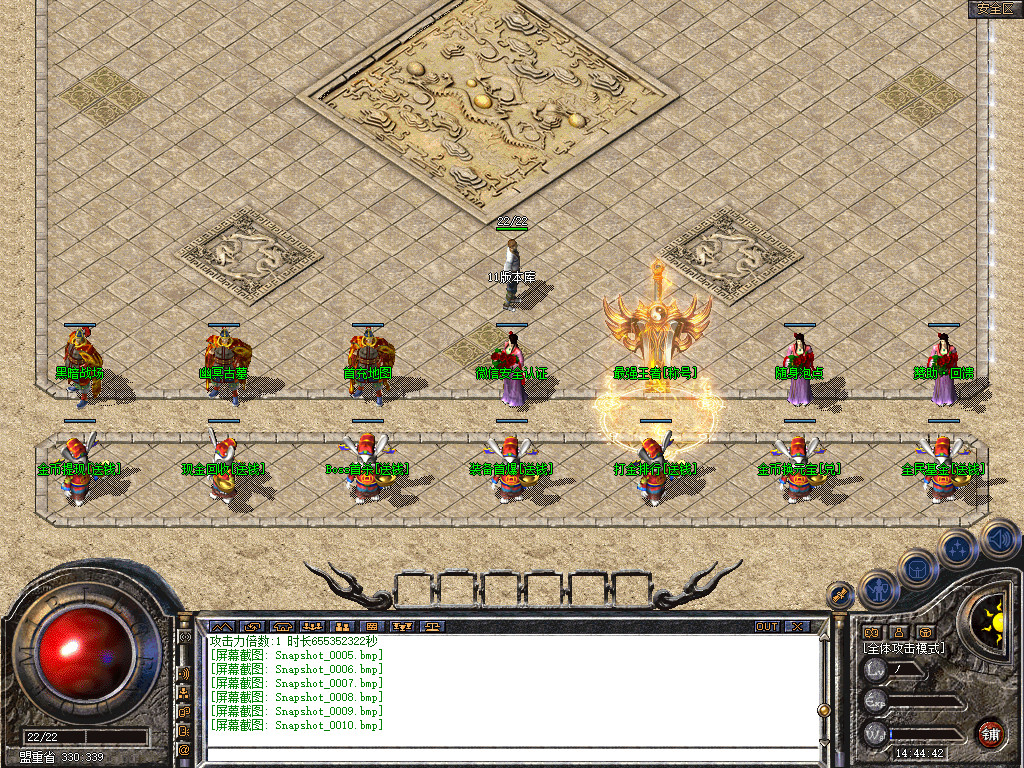Image resolution: width=1024 pixels, height=768 pixels.
Task: Toggle the @ channel button beside chat
Action: pos(184,748)
